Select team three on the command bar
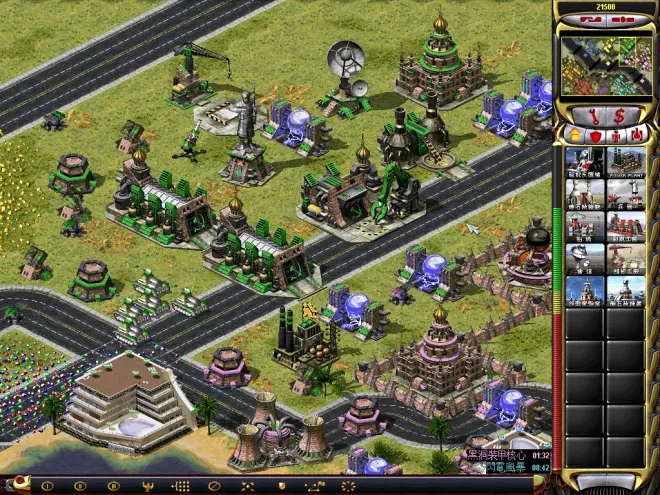The height and width of the screenshot is (495, 660). (x=113, y=487)
